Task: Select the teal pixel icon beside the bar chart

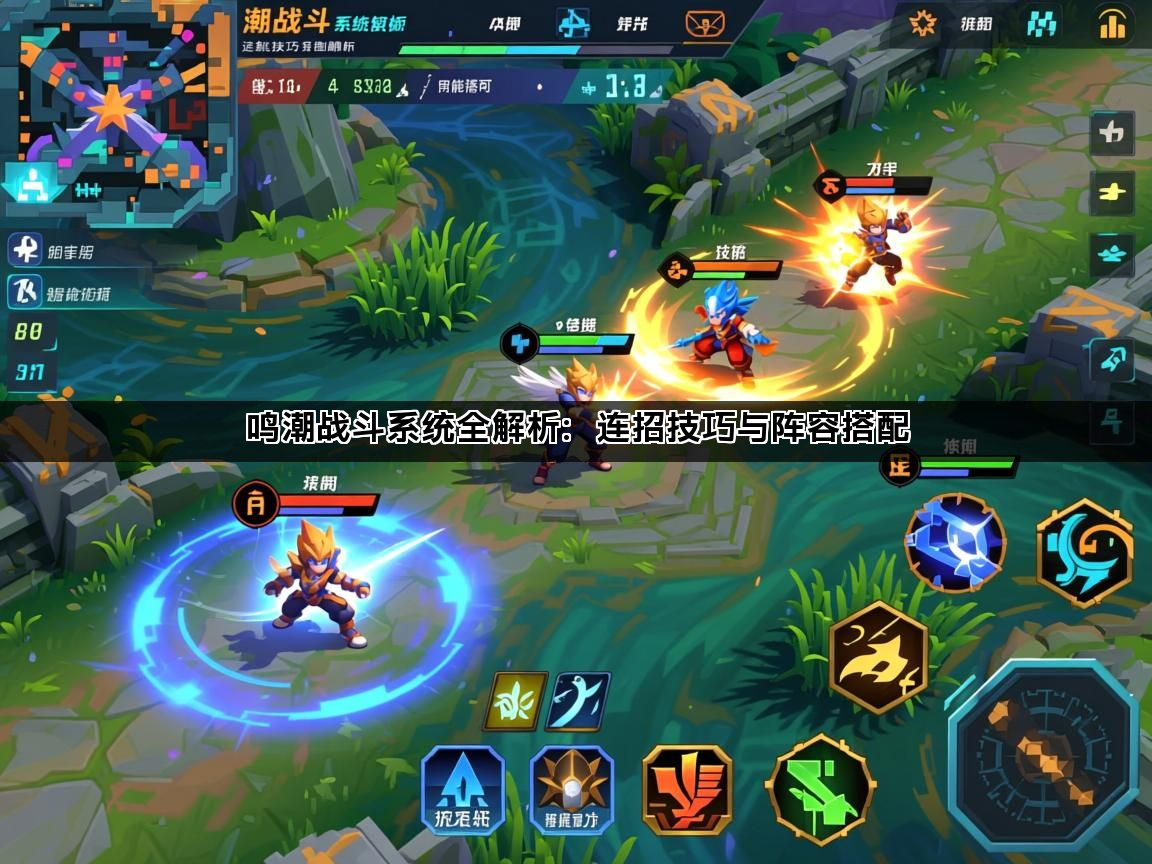Action: [1042, 22]
